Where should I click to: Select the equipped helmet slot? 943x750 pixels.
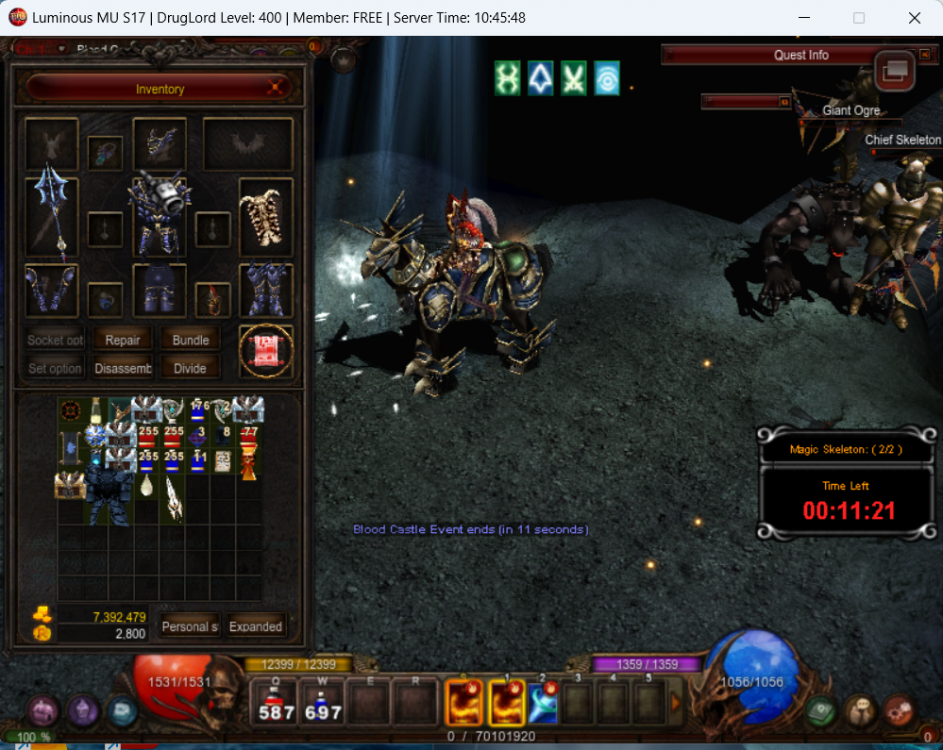point(159,144)
